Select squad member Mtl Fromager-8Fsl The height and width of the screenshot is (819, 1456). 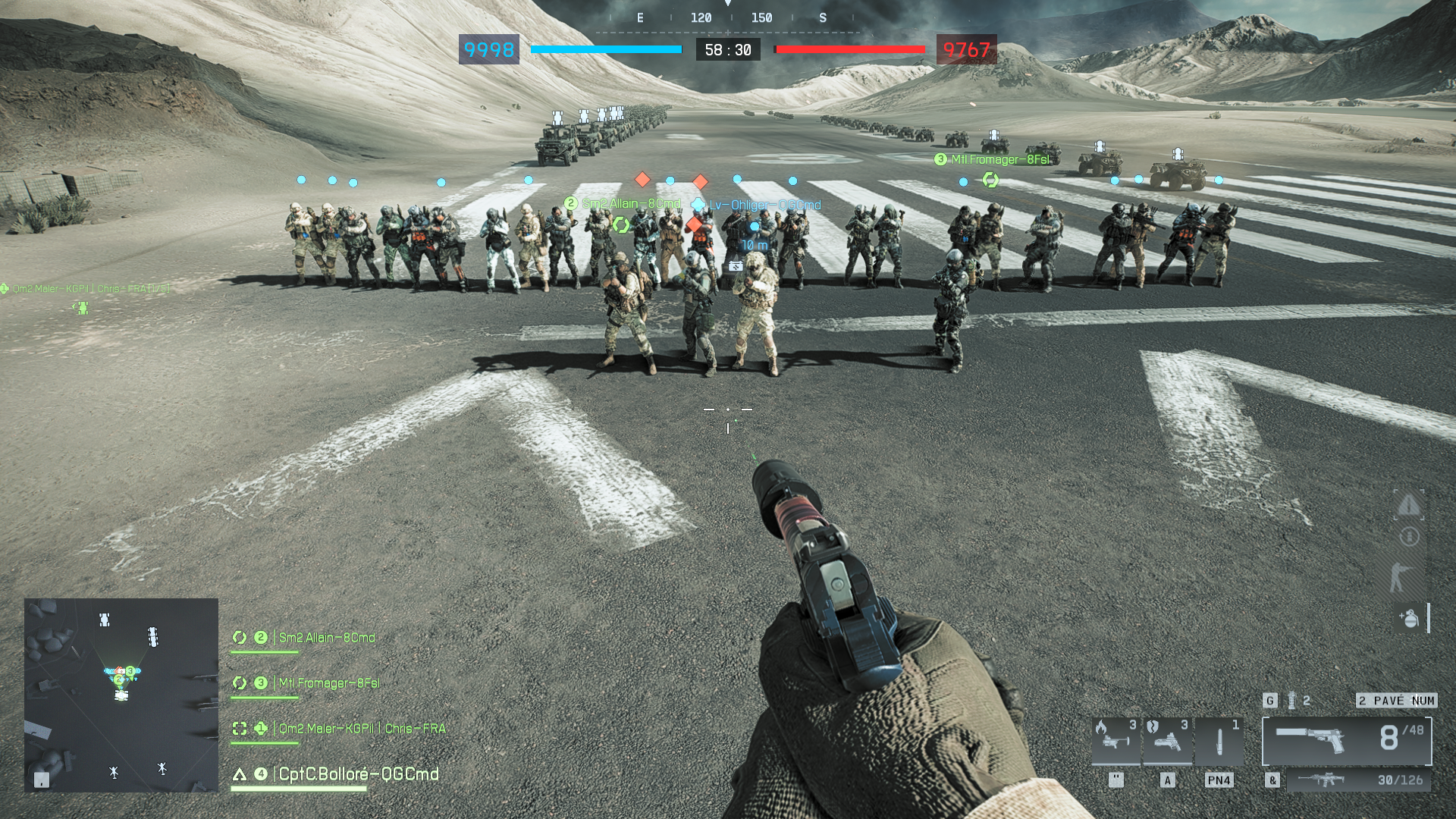(x=328, y=683)
